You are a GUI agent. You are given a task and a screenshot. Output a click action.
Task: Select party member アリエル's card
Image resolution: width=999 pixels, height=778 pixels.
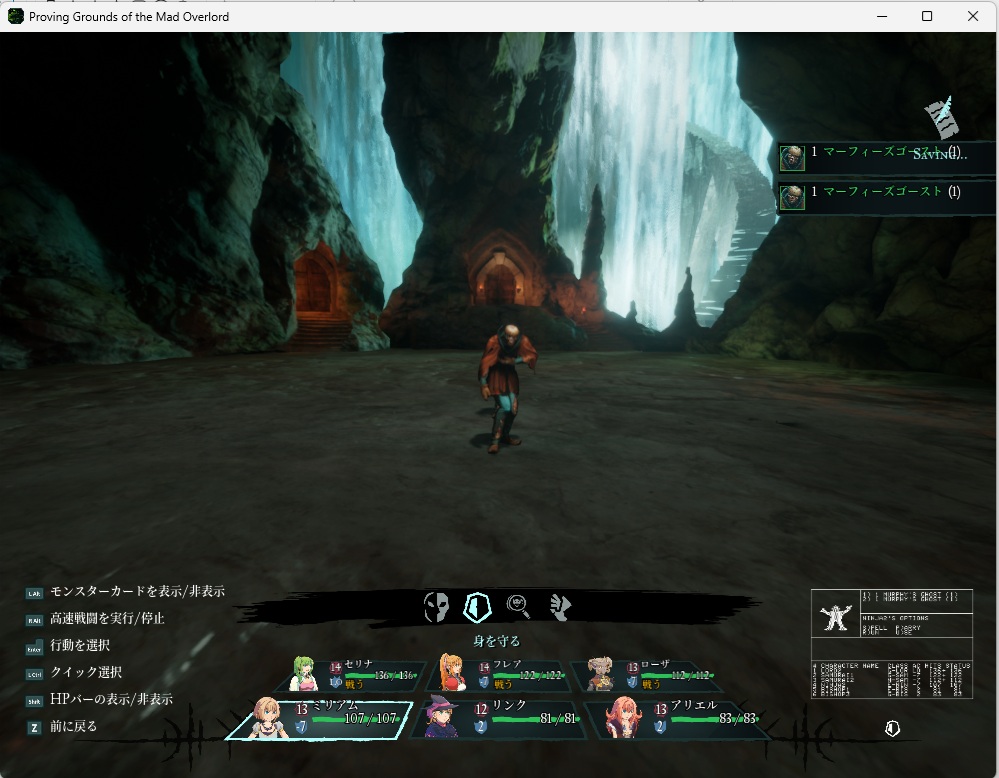point(675,719)
